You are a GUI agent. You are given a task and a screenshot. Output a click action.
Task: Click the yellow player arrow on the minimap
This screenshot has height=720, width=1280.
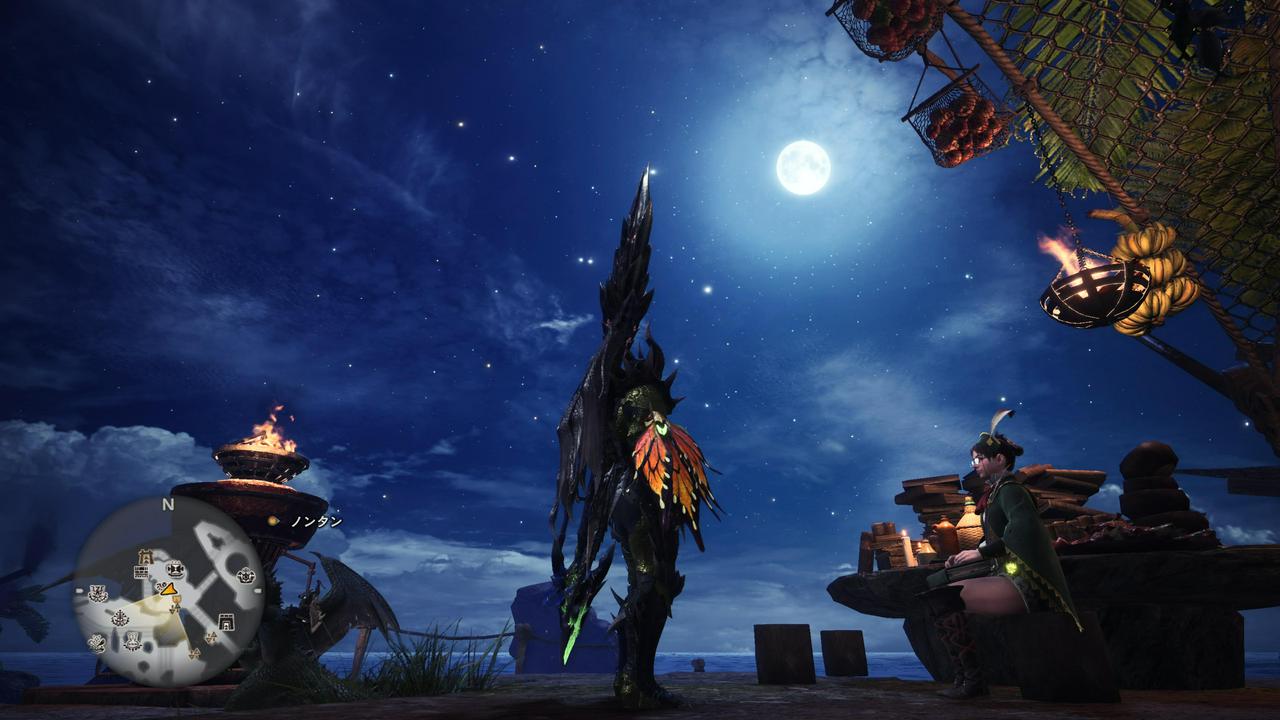tap(168, 589)
